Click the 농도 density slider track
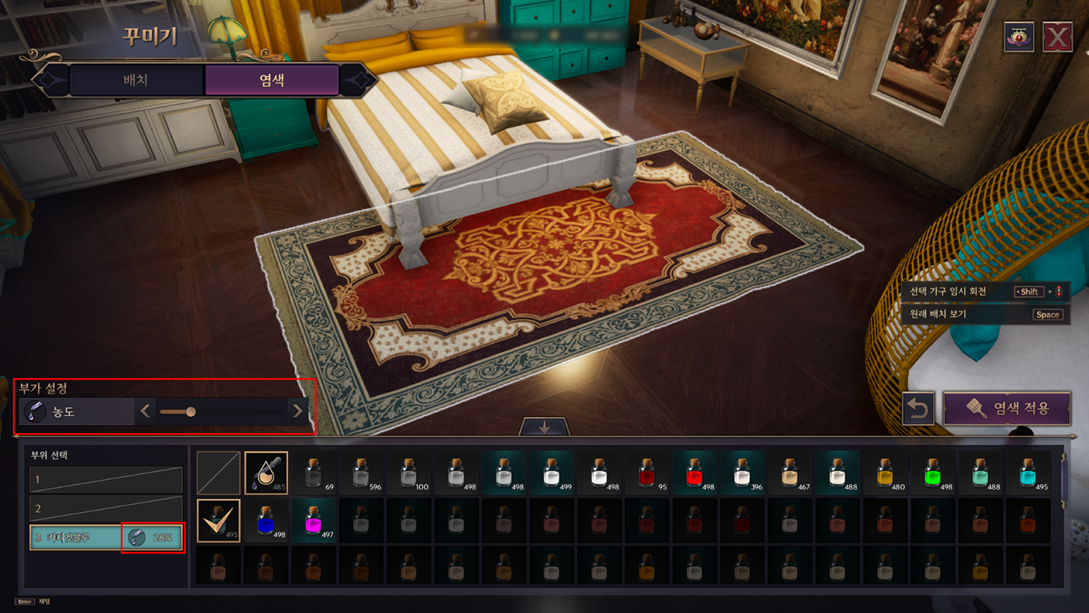 tap(220, 411)
